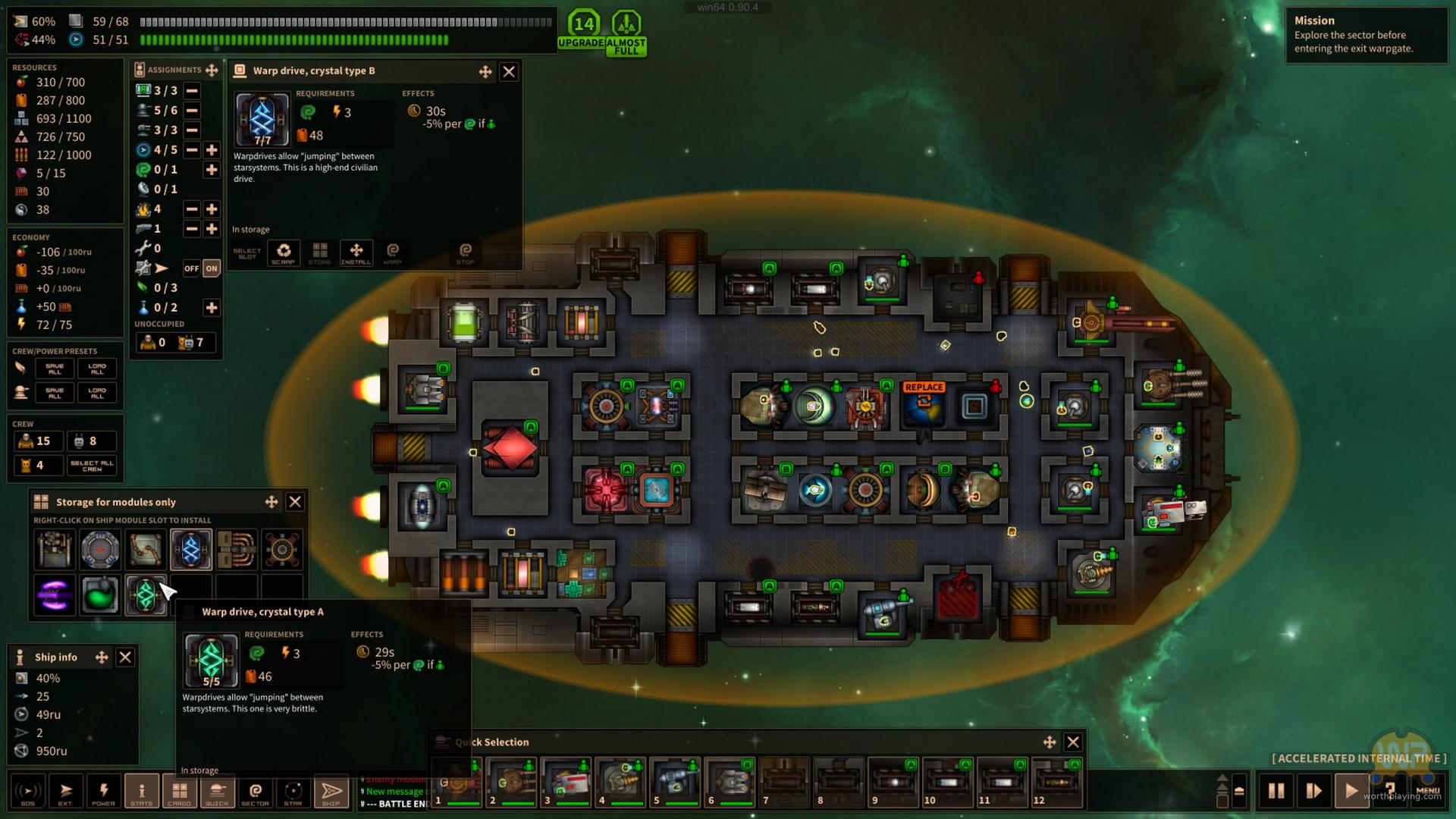This screenshot has height=819, width=1456.
Task: Pause the game
Action: tap(1276, 791)
